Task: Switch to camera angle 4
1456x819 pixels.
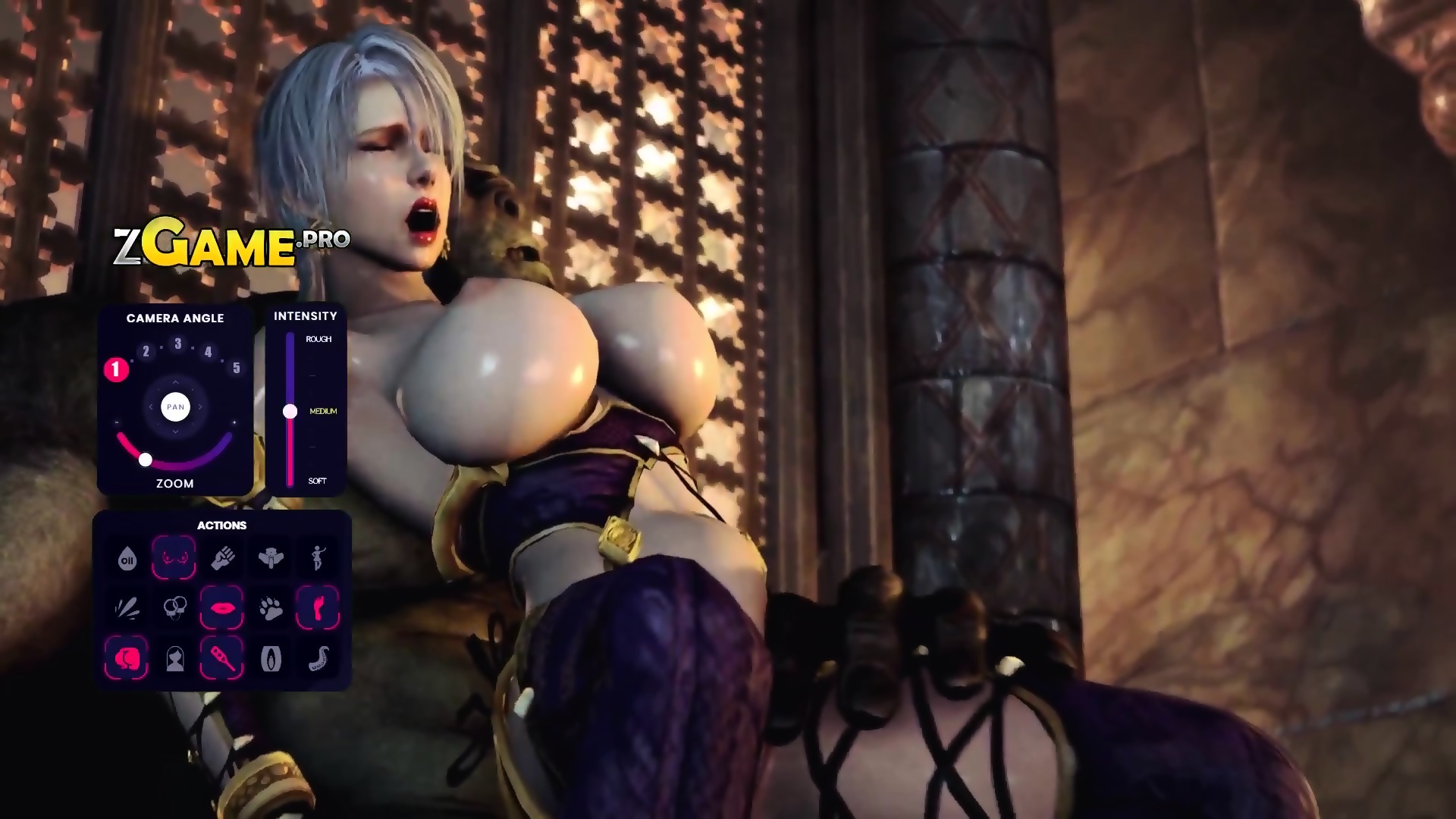Action: click(209, 351)
